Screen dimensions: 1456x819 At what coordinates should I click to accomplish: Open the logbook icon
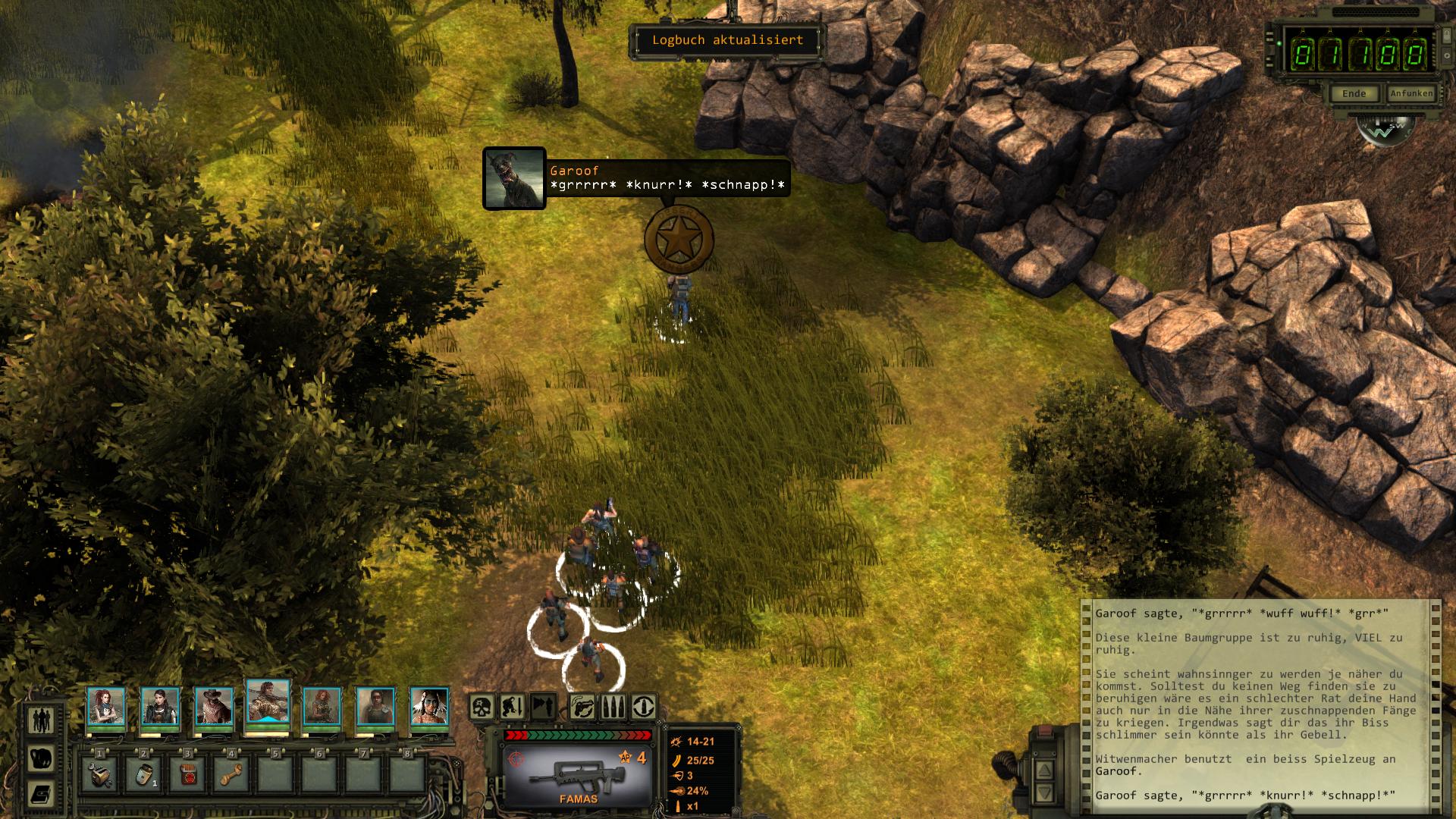pos(41,794)
